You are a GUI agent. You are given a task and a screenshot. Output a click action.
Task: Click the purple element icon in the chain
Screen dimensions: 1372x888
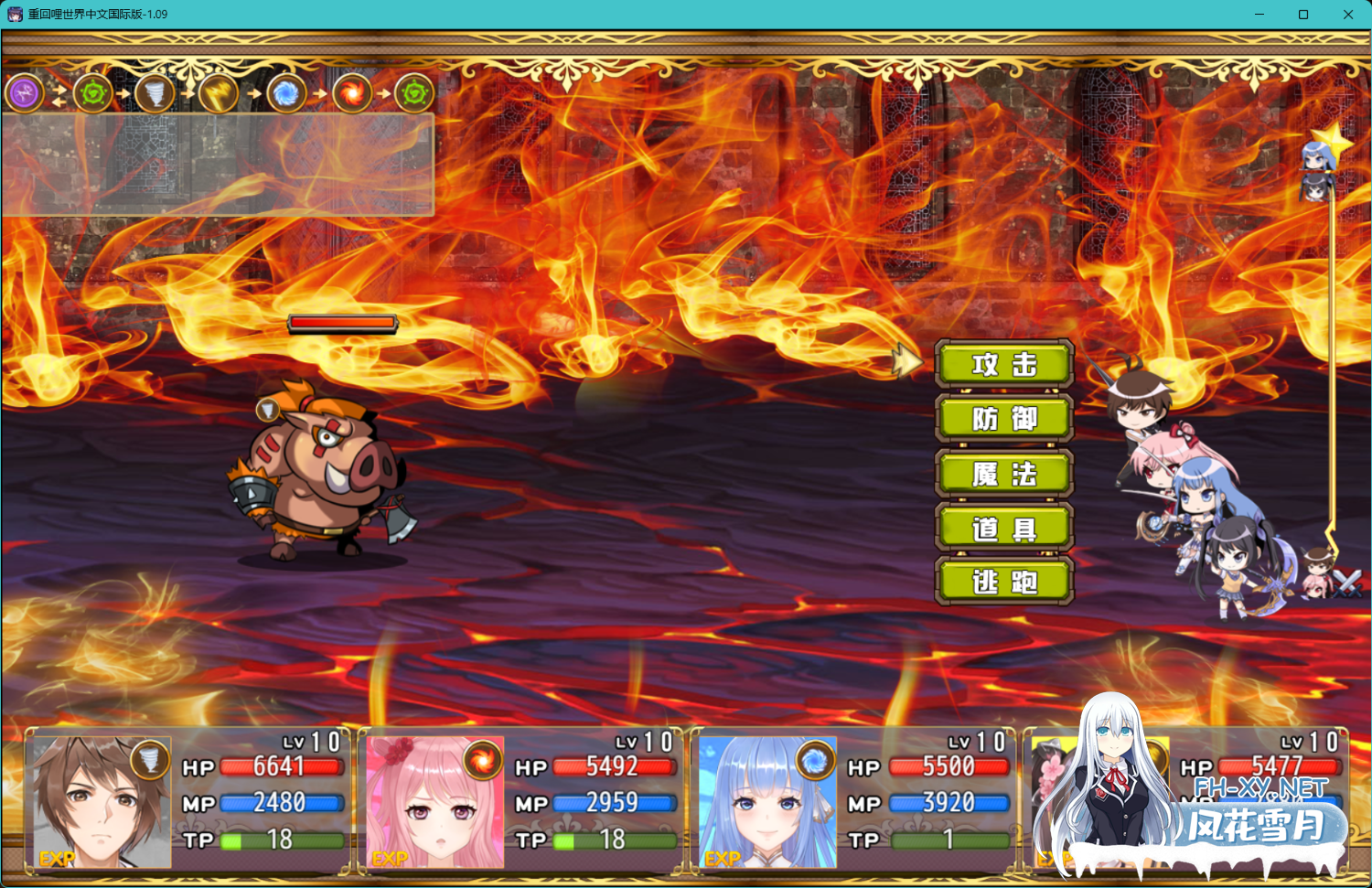click(25, 93)
